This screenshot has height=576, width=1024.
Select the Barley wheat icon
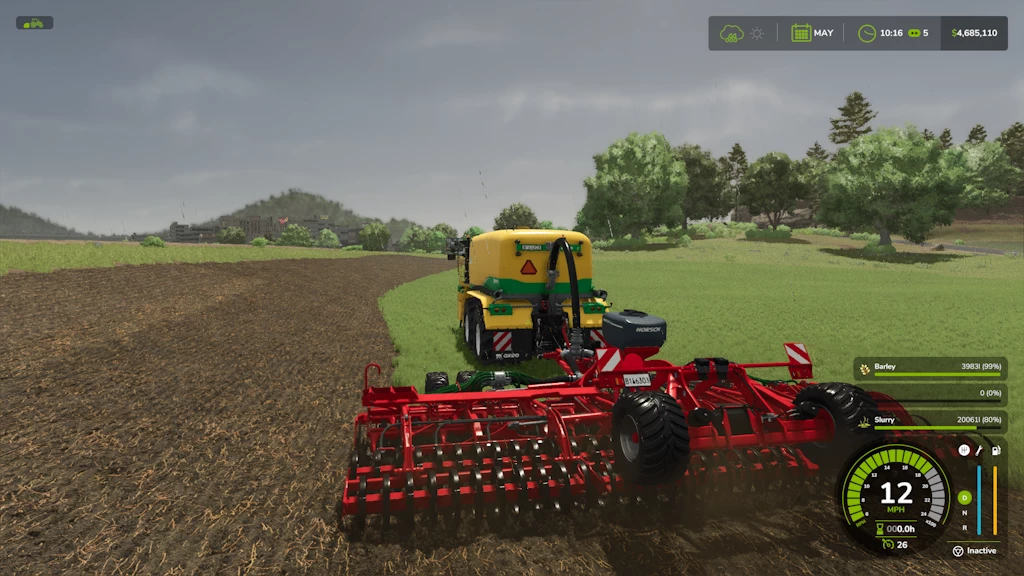coord(865,367)
